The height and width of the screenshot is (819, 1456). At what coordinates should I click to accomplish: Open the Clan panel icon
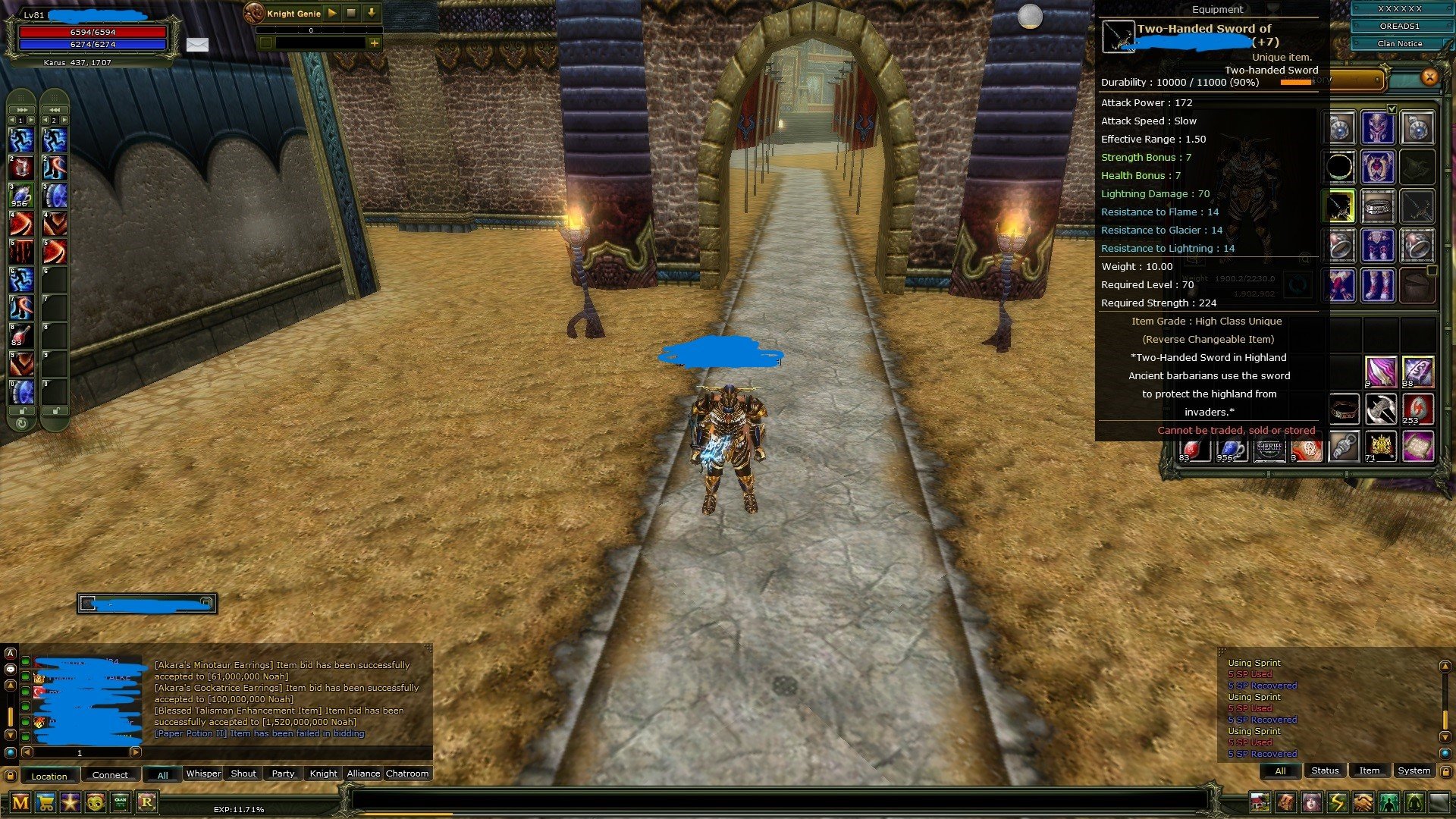pyautogui.click(x=119, y=802)
